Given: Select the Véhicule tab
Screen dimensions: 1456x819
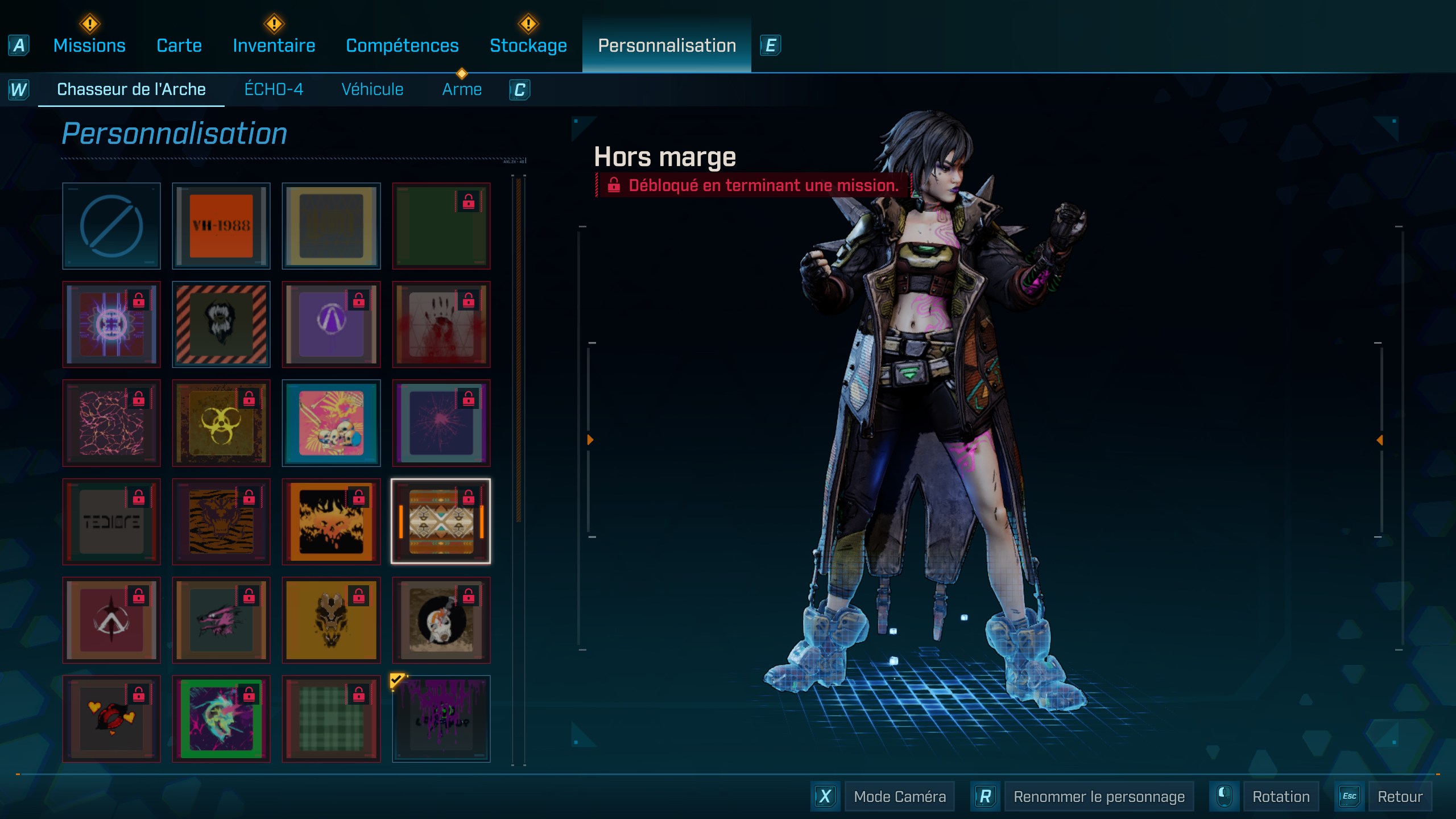Looking at the screenshot, I should [x=373, y=89].
